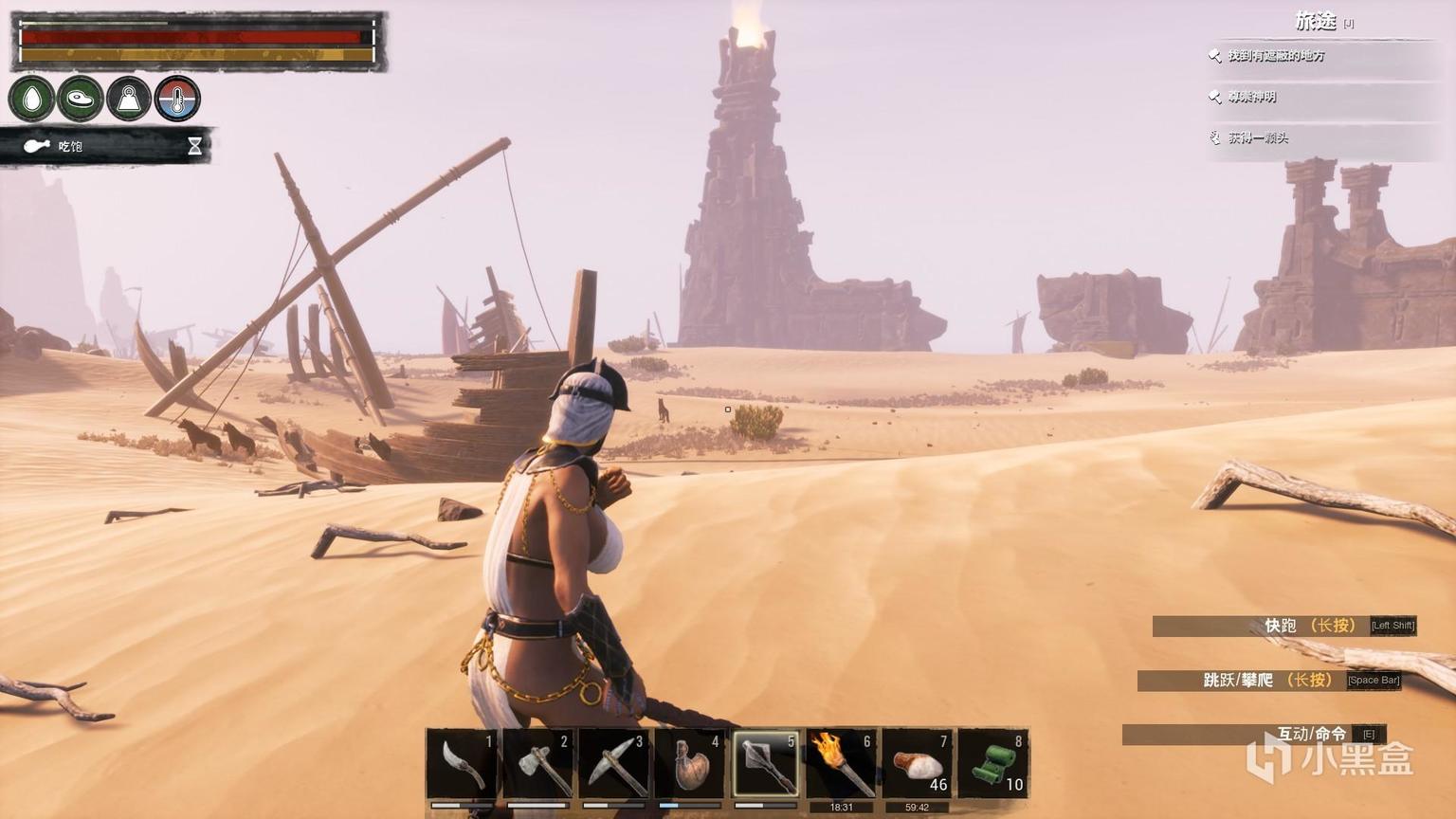Select the green bedroll stack in slot 8

[x=992, y=764]
